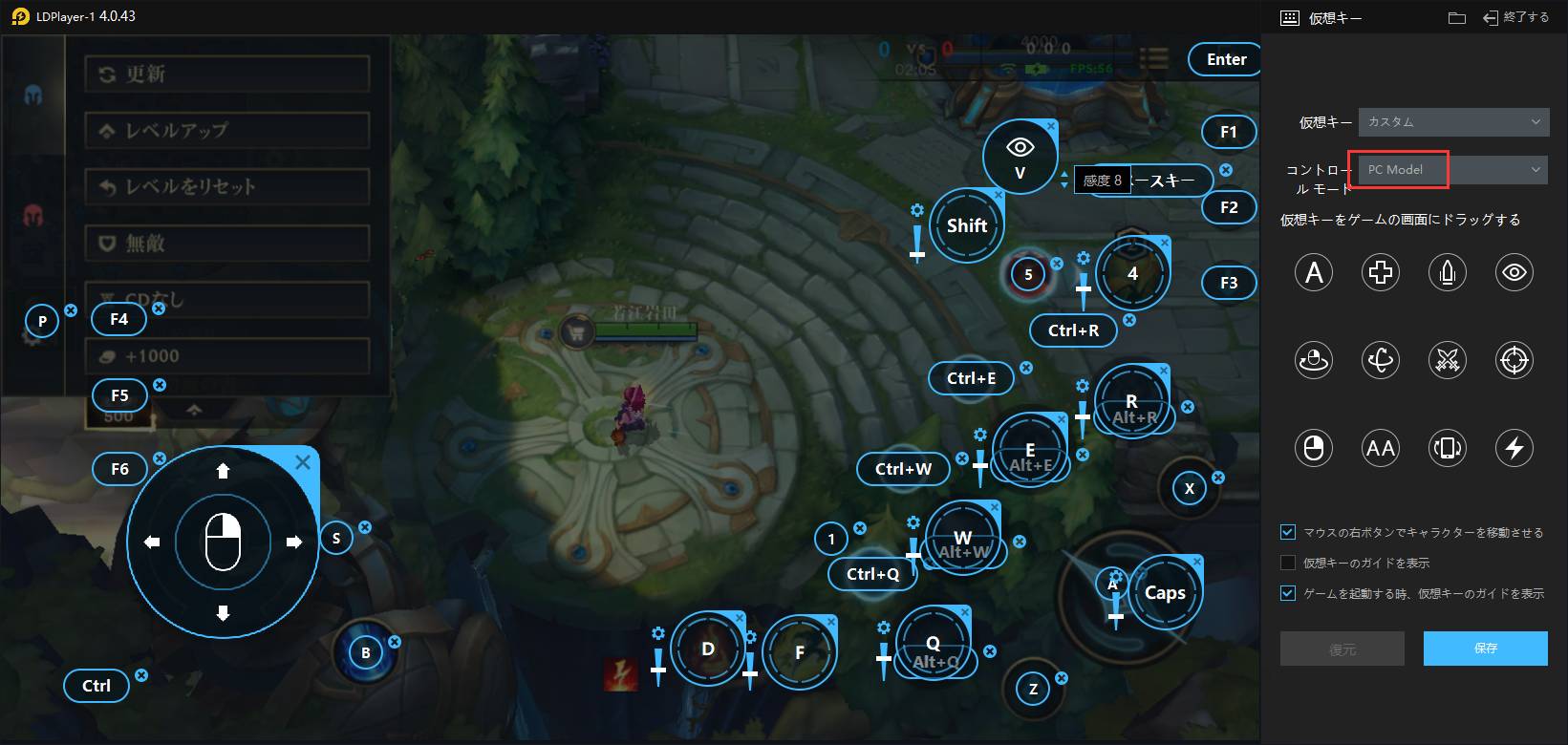Close the movement wheel key mapping
The width and height of the screenshot is (1568, 745).
pyautogui.click(x=303, y=463)
